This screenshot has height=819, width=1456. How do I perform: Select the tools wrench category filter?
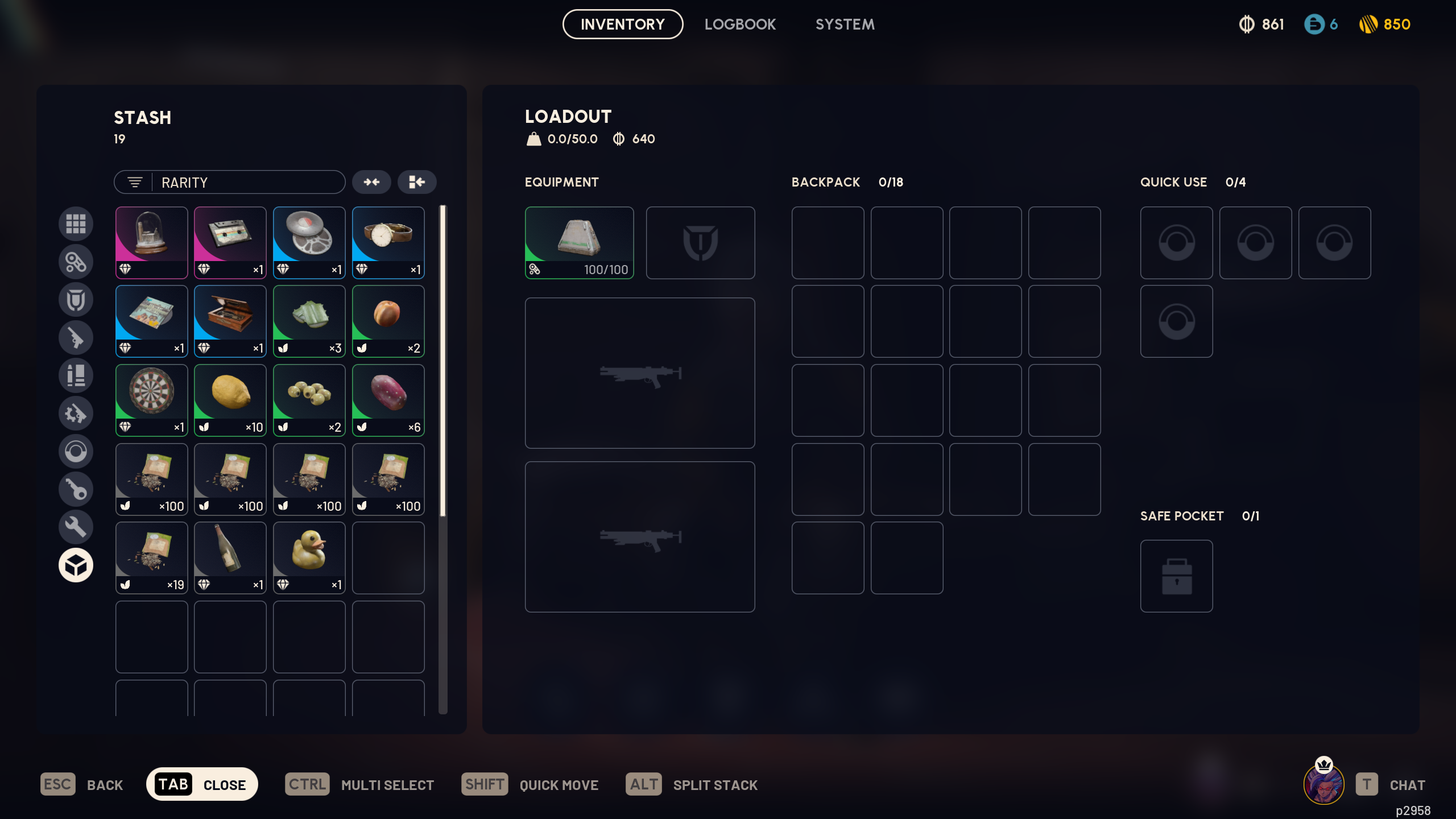(x=76, y=527)
